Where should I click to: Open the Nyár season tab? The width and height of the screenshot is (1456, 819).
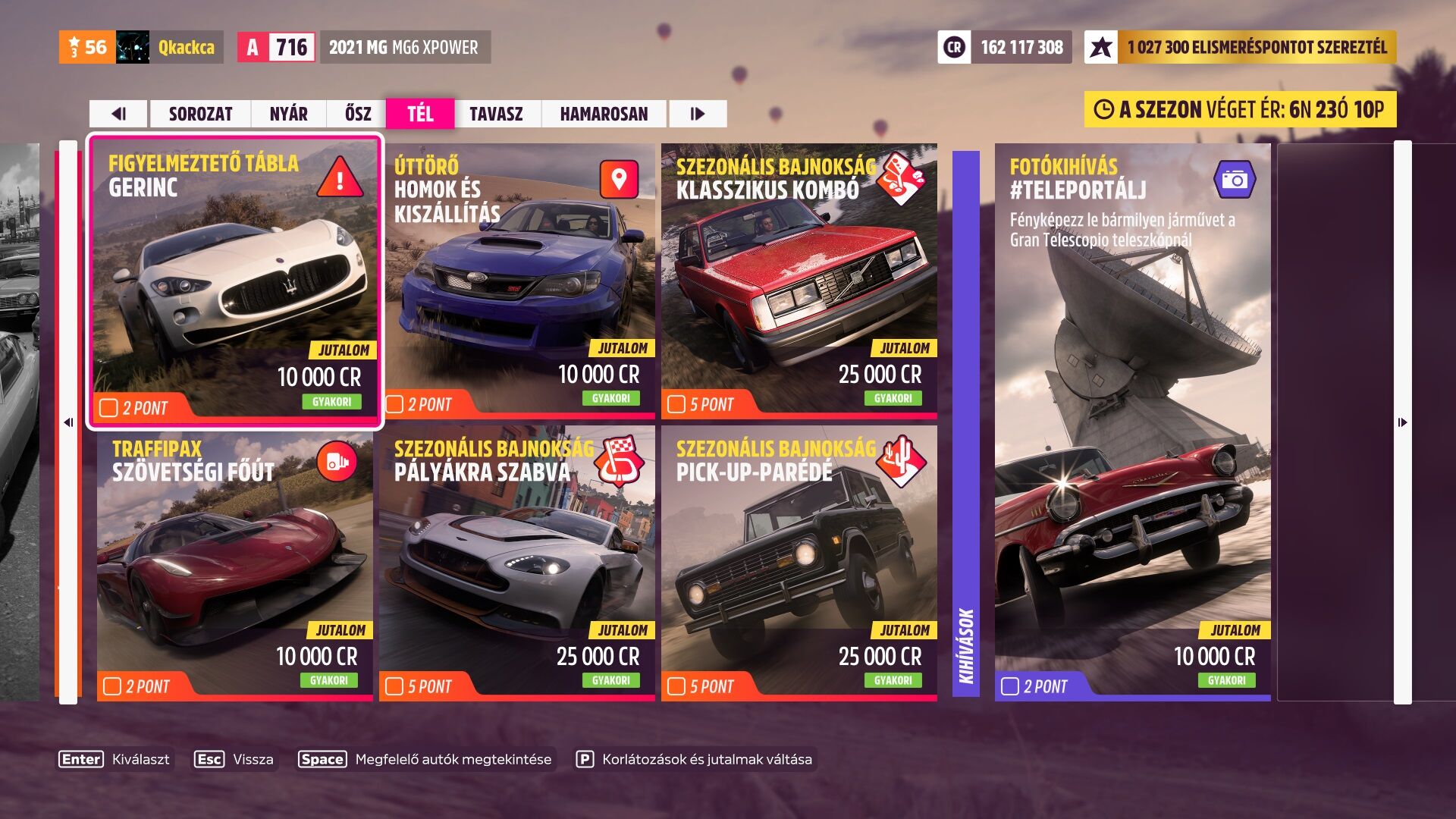click(x=288, y=114)
